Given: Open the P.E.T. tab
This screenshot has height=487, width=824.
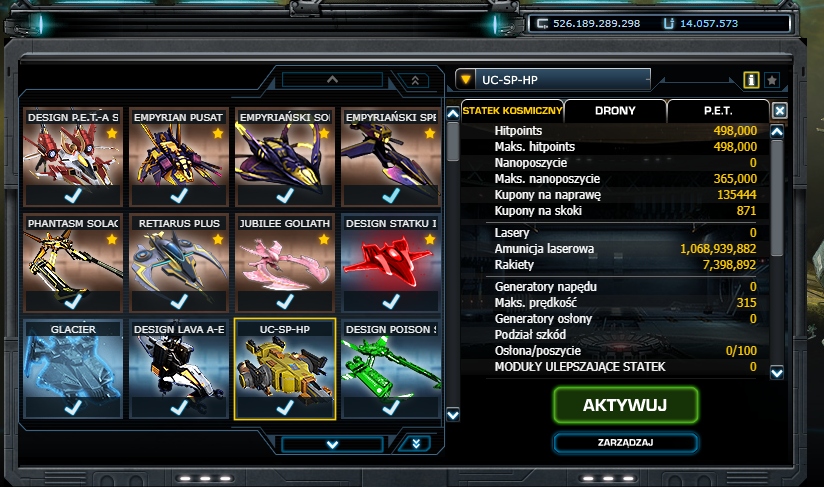Looking at the screenshot, I should coord(717,111).
